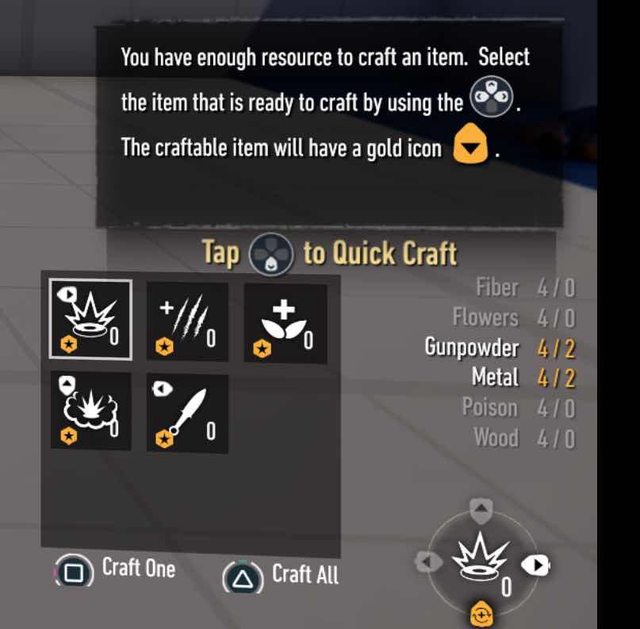Select the highlighted burst trap crafting slot
The image size is (640, 629).
click(89, 319)
